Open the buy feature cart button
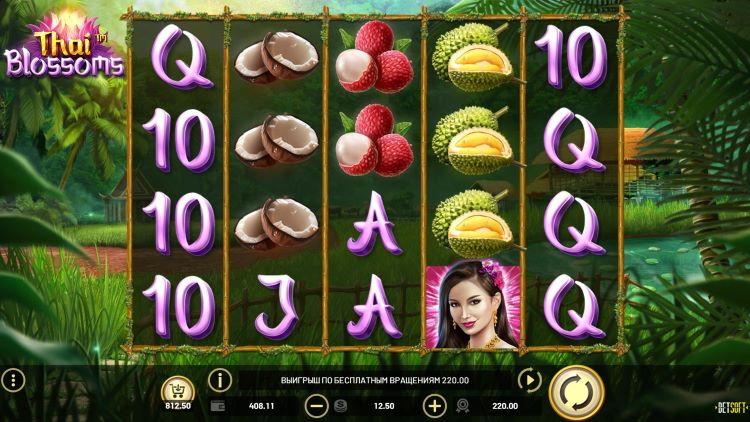This screenshot has width=750, height=422. pos(180,389)
